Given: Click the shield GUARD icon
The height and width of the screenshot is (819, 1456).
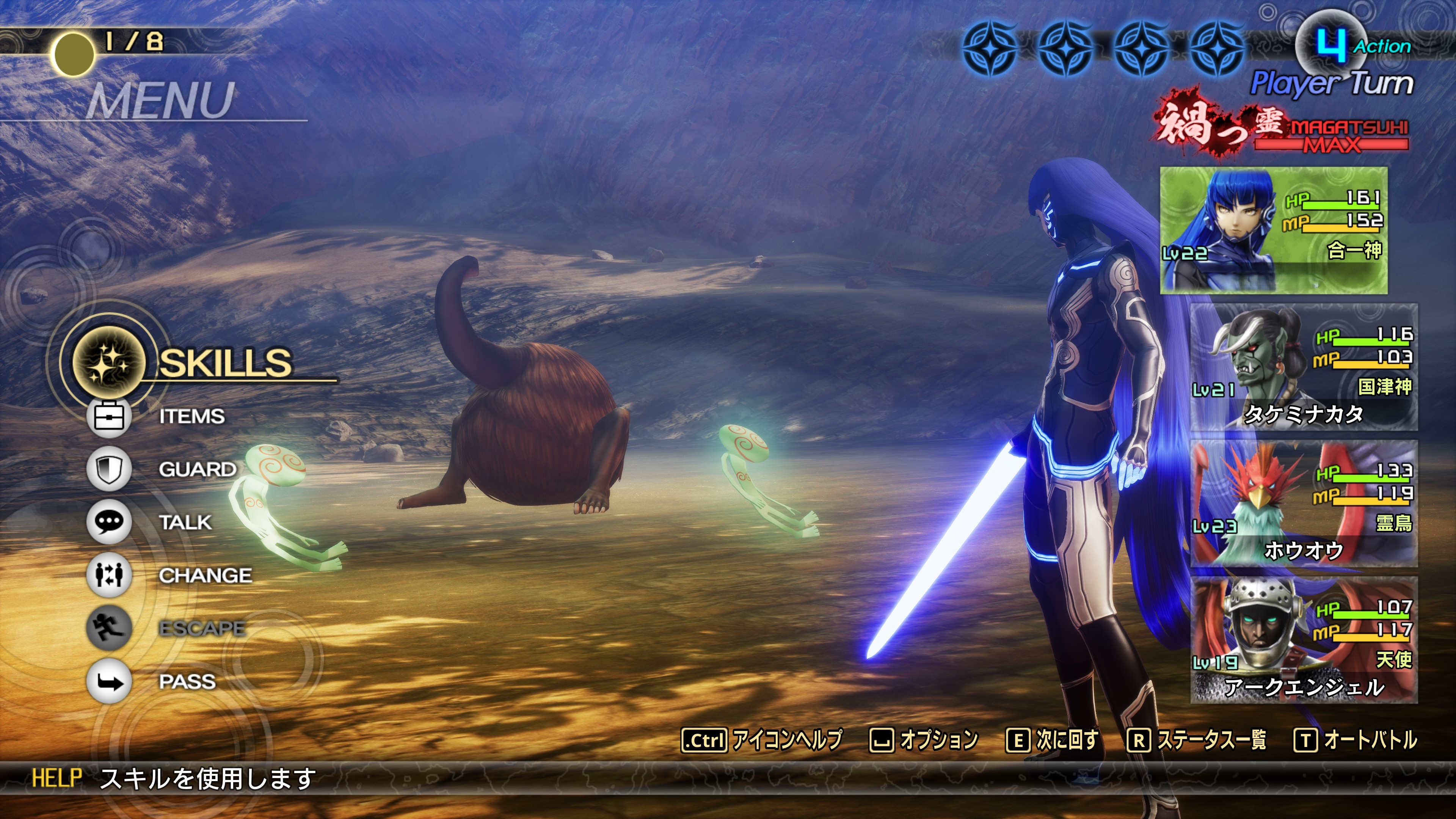Looking at the screenshot, I should tap(109, 469).
